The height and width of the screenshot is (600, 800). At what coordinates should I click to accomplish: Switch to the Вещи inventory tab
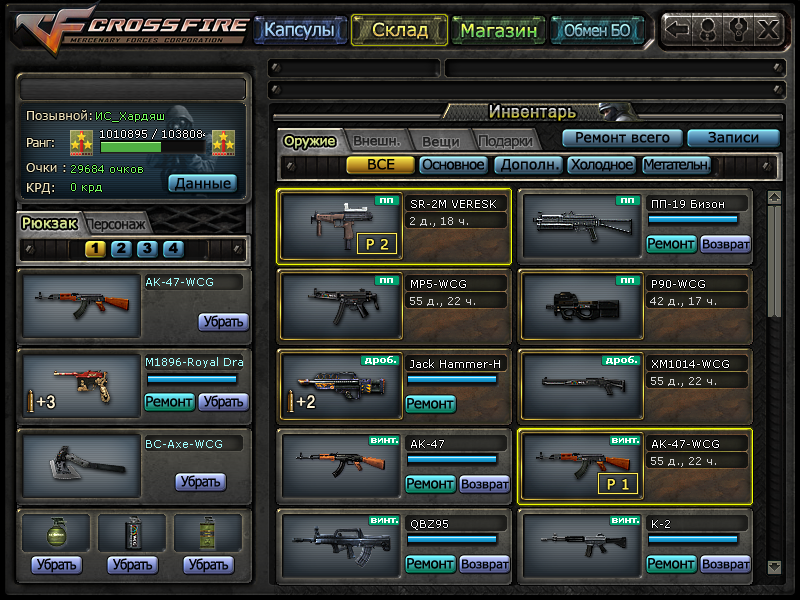440,141
